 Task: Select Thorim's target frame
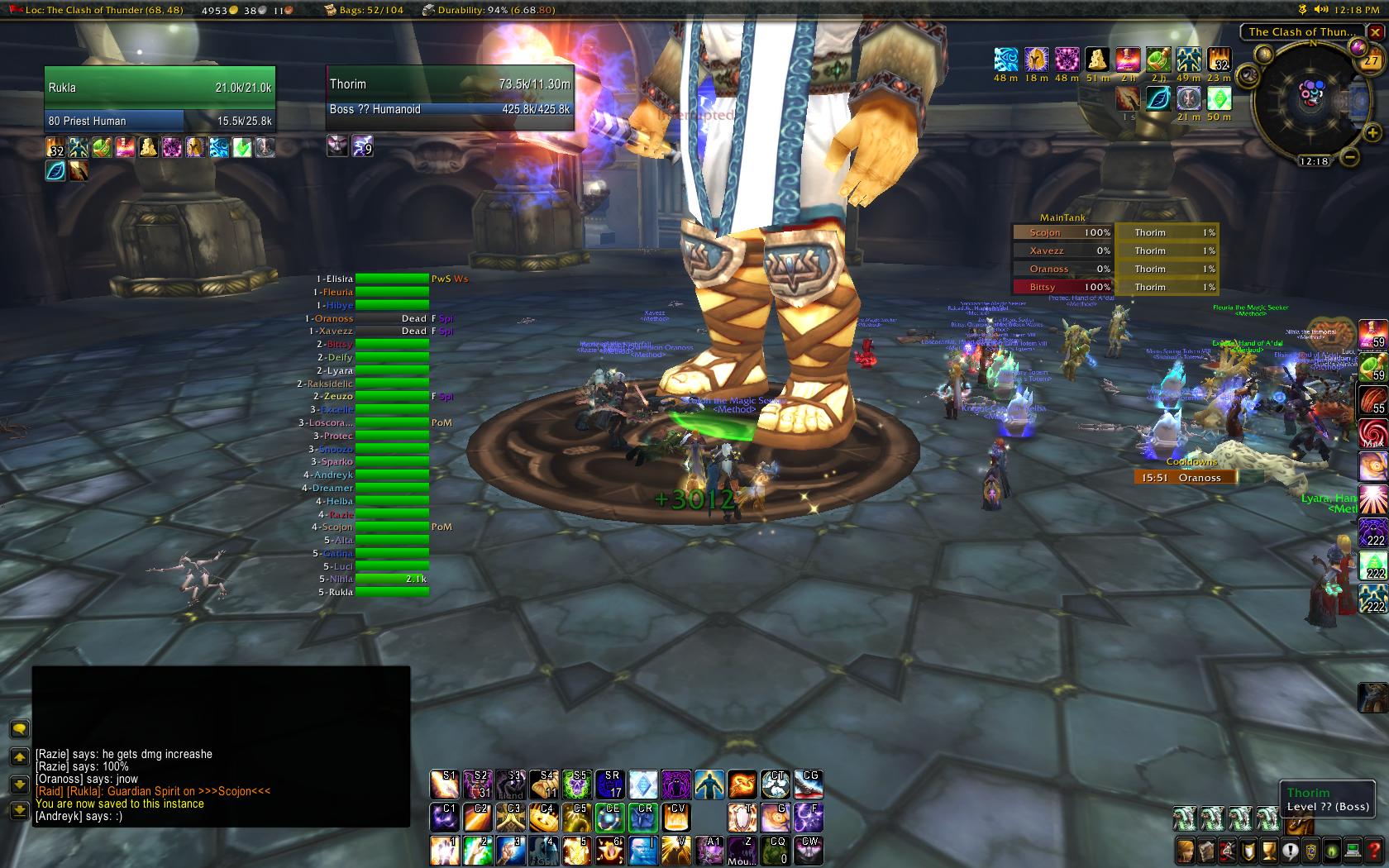[449, 97]
